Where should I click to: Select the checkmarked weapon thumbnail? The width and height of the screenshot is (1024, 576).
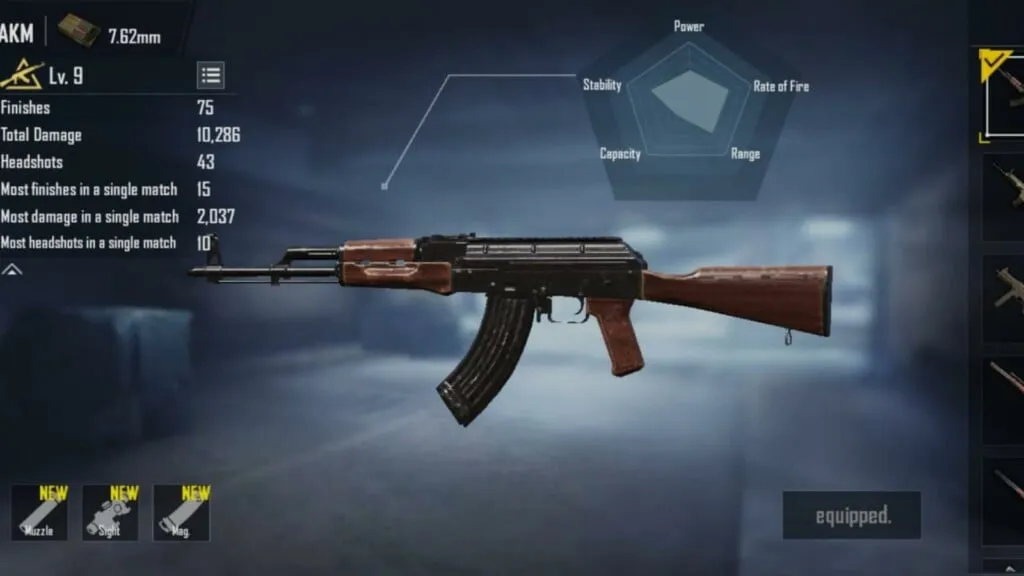pos(1003,95)
